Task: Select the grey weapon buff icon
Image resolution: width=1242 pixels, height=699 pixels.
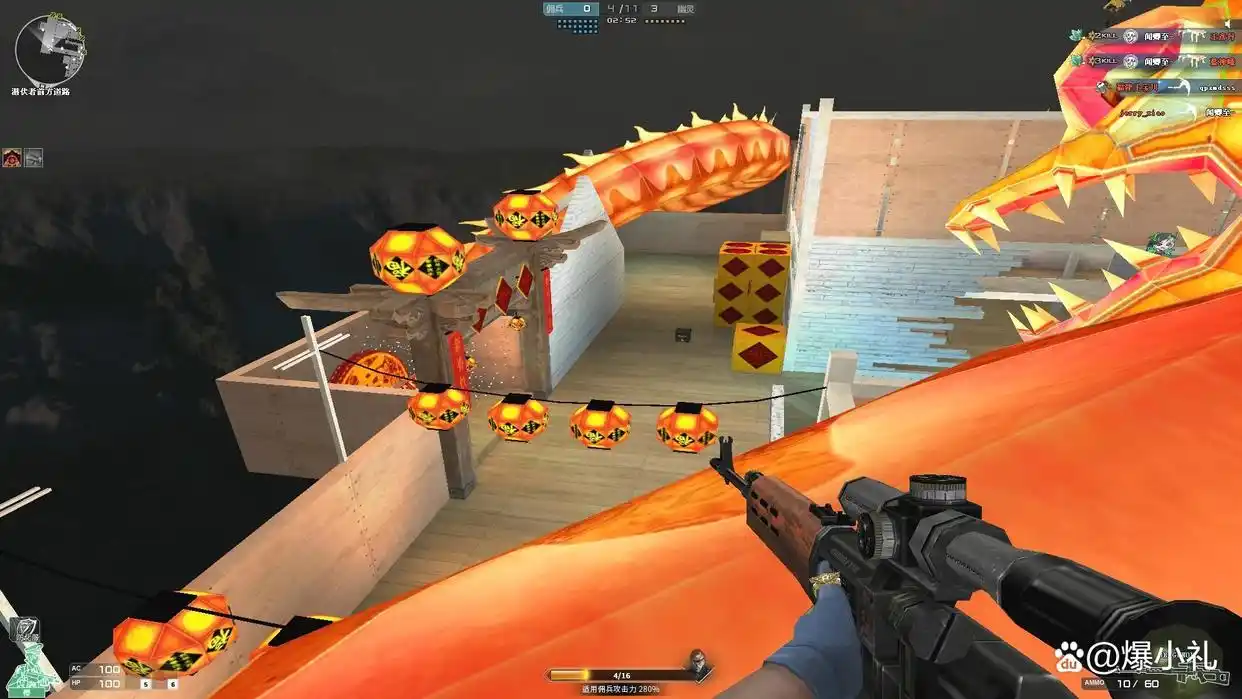Action: pyautogui.click(x=34, y=157)
